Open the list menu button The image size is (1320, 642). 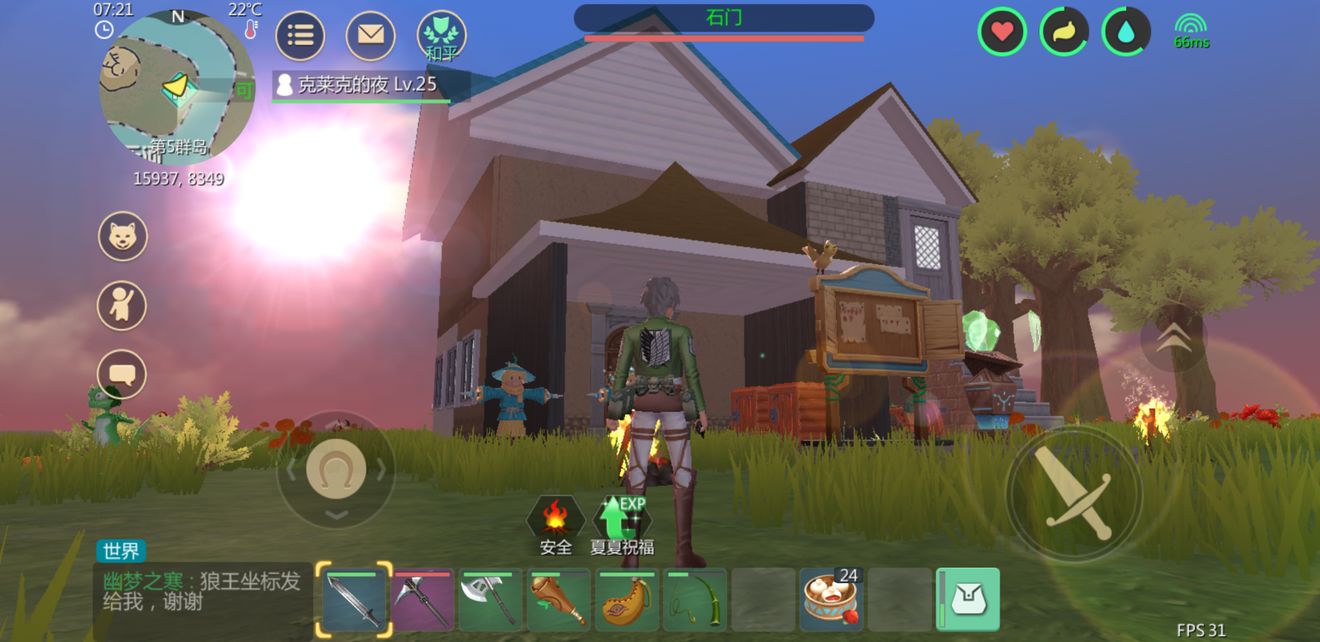pos(300,36)
